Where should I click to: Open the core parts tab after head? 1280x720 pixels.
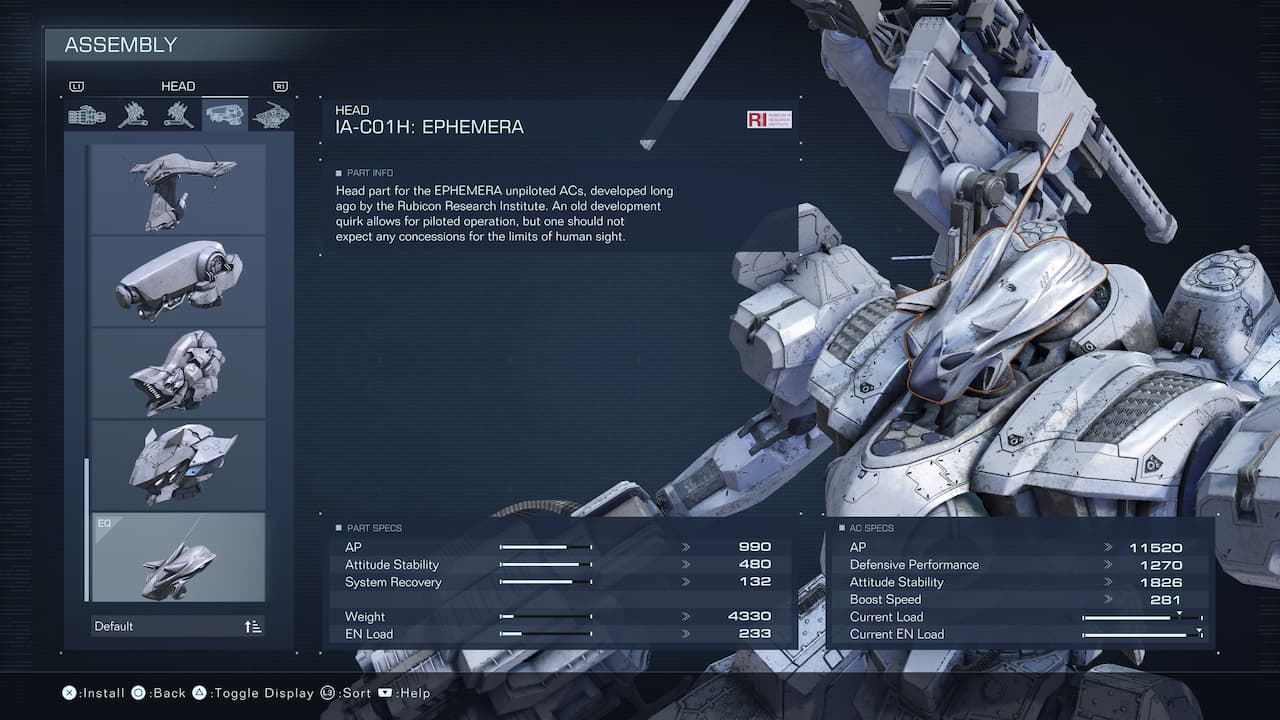tap(270, 115)
